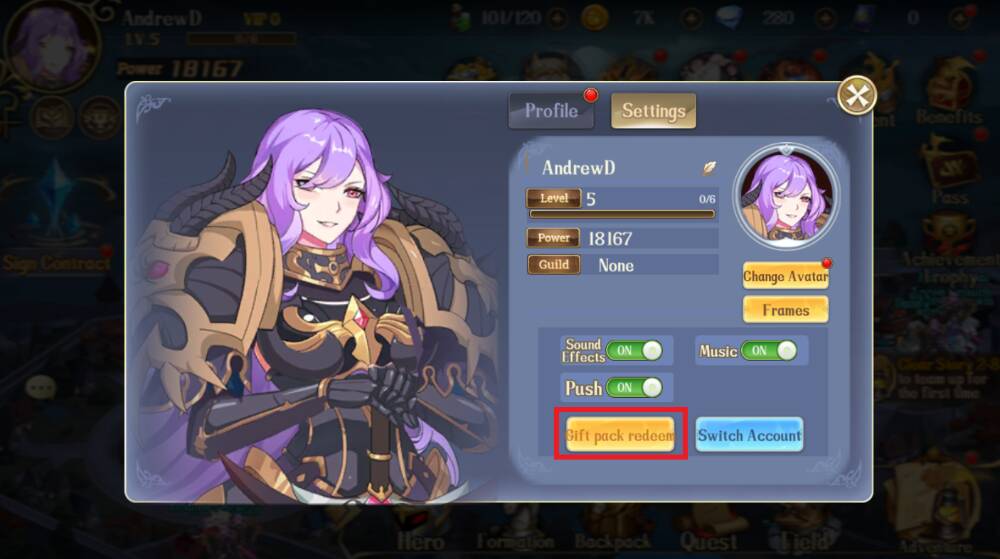
Task: Open Gift pack redeem
Action: (620, 435)
